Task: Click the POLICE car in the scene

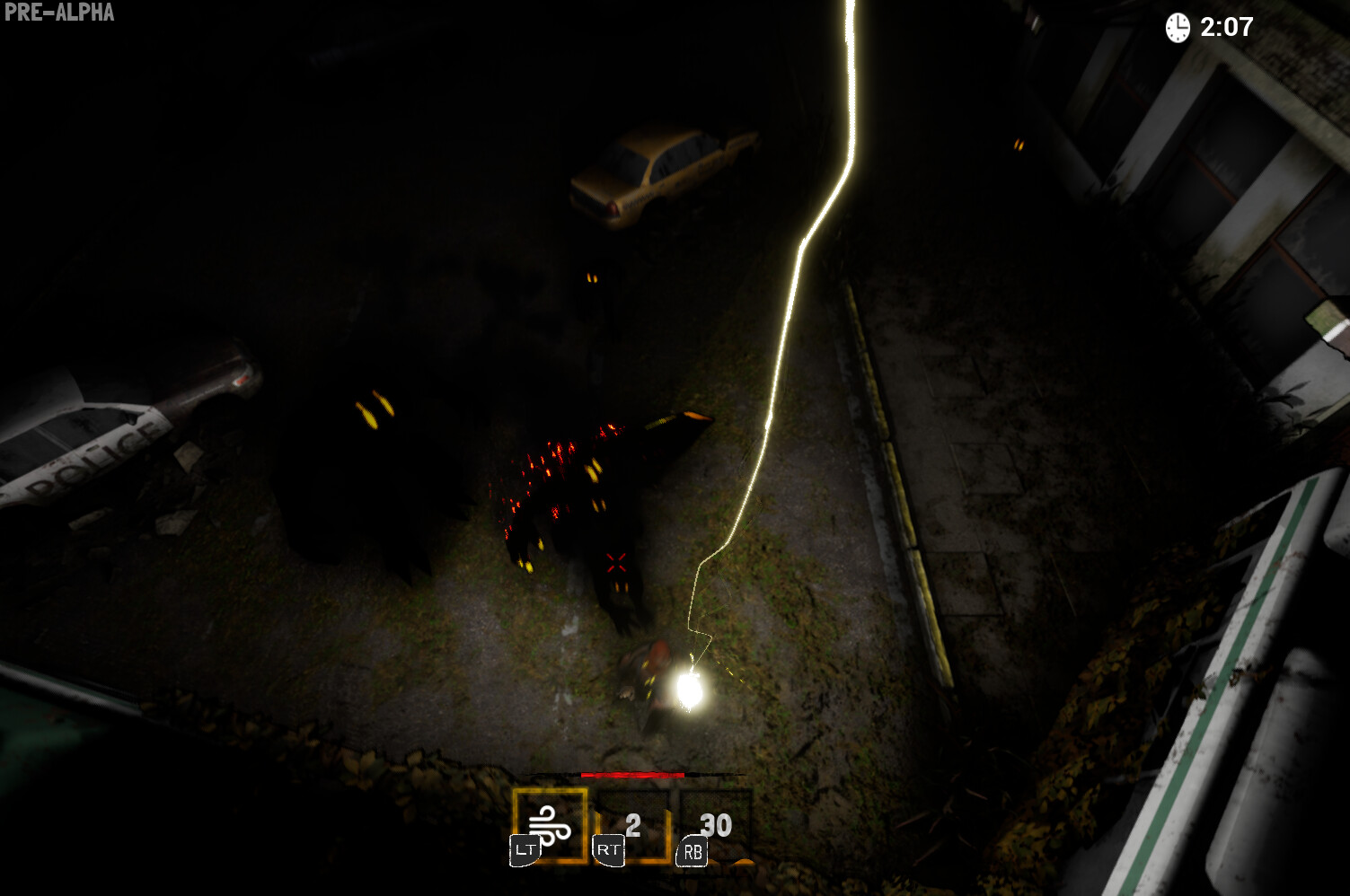Action: [x=99, y=440]
